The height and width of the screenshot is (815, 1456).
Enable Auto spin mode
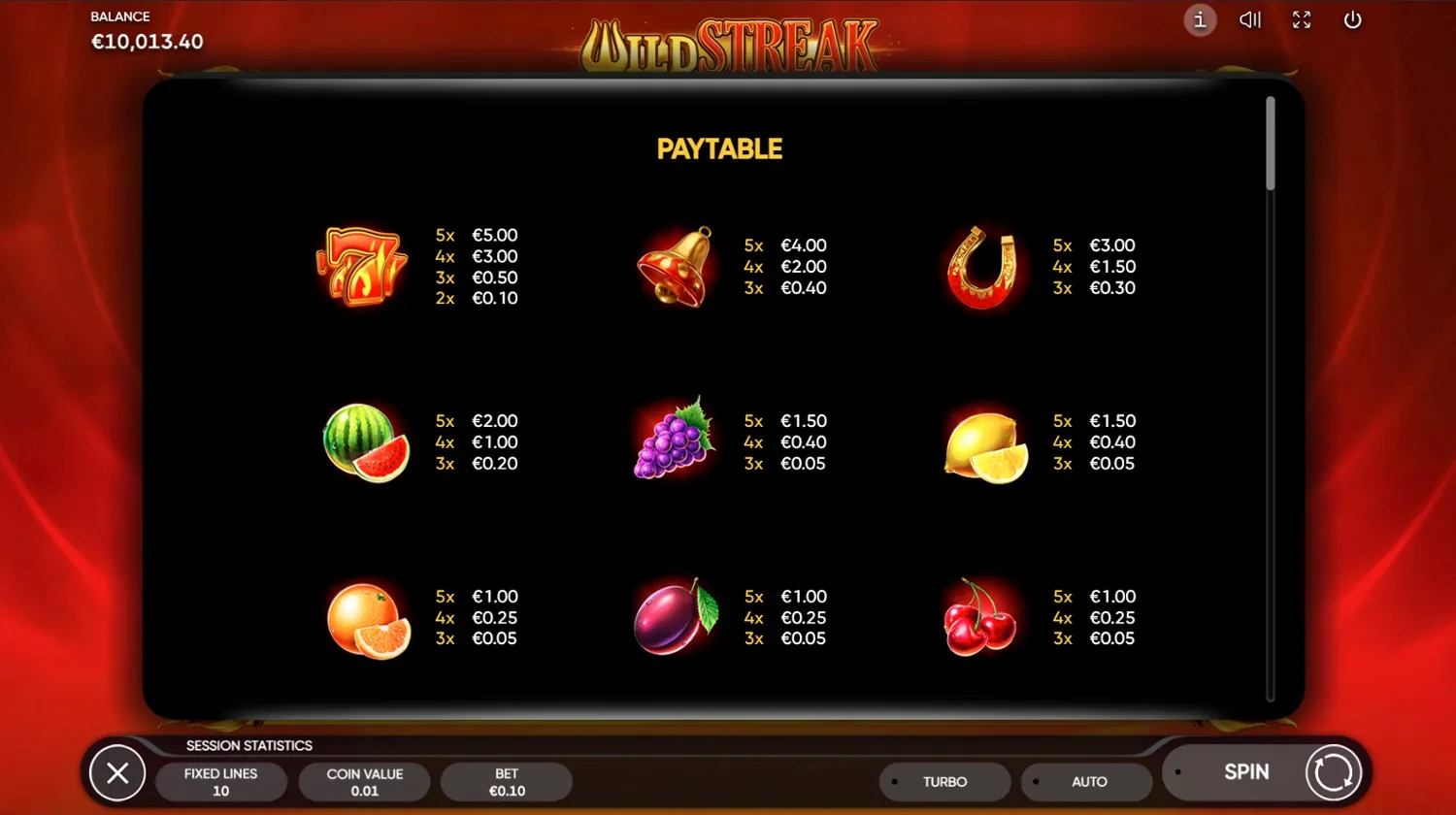[x=1088, y=781]
